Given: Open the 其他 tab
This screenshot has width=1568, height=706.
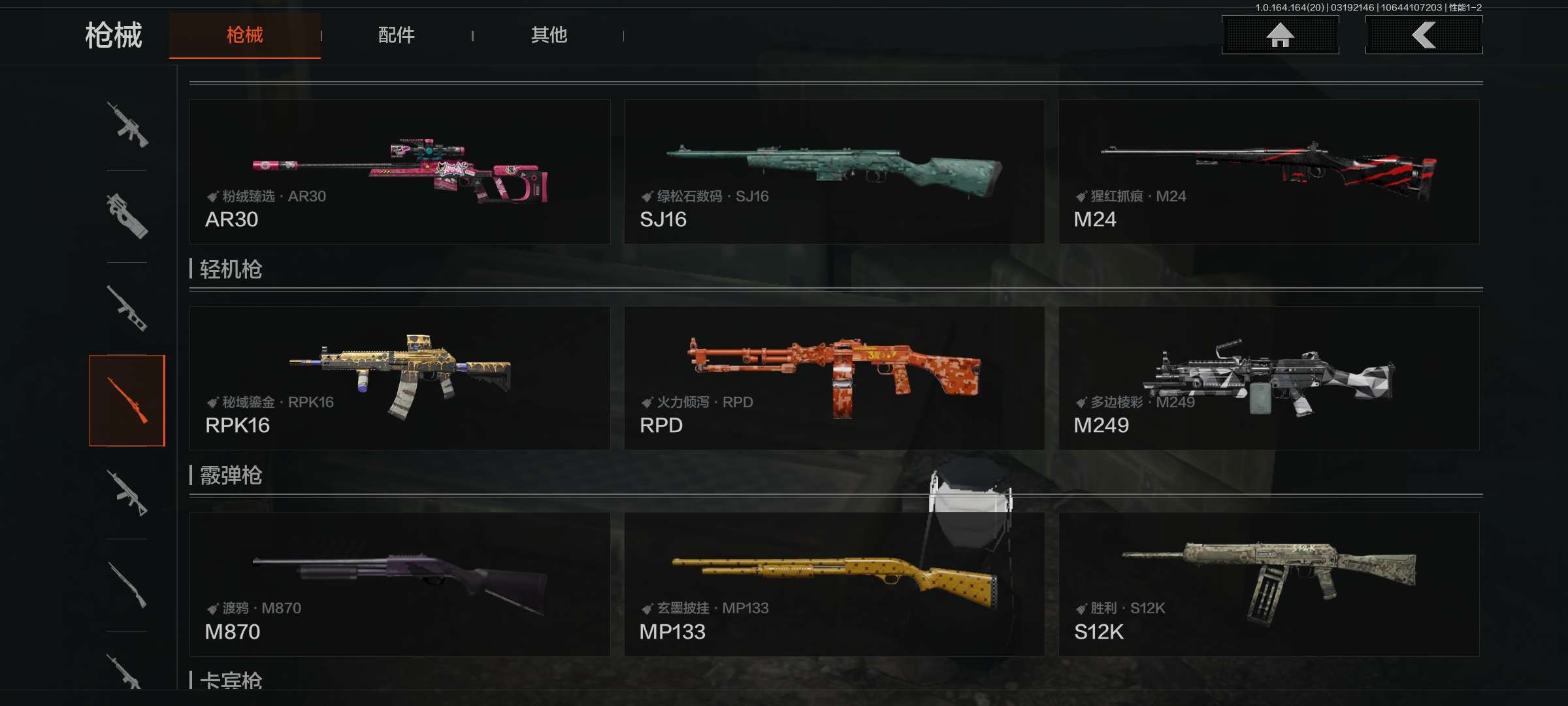Looking at the screenshot, I should point(549,35).
